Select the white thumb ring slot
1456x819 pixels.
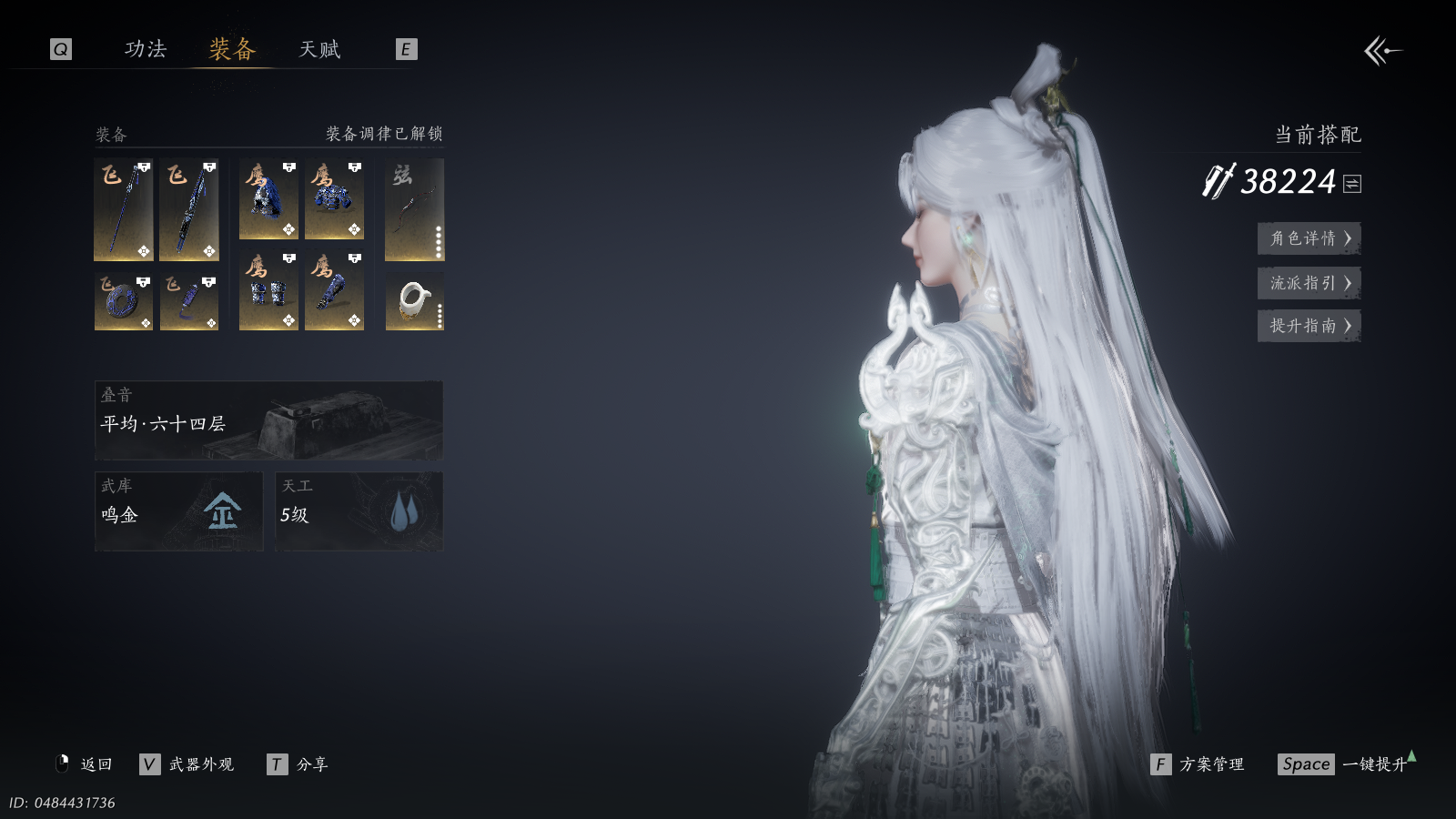414,301
